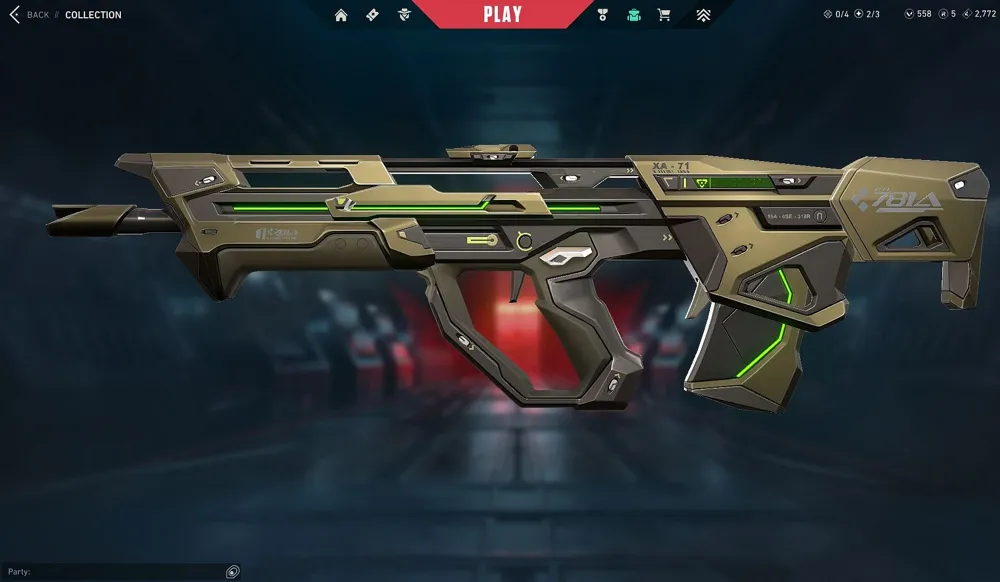This screenshot has width=1000, height=582.
Task: Open the Career medal icon
Action: tap(602, 15)
